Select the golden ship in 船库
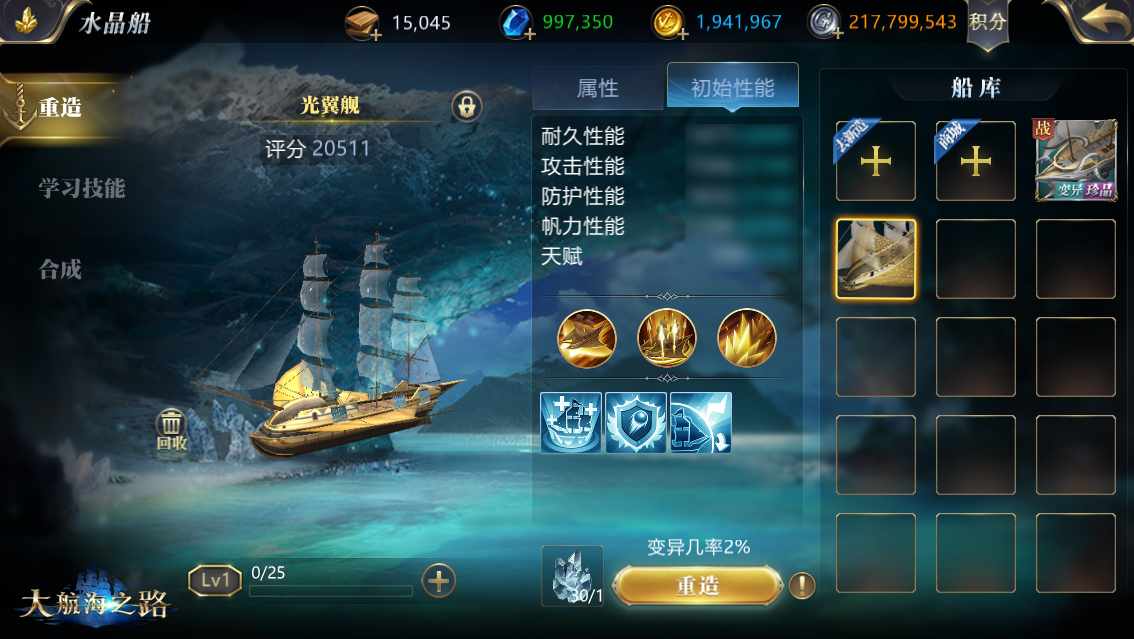This screenshot has height=639, width=1134. pos(875,259)
